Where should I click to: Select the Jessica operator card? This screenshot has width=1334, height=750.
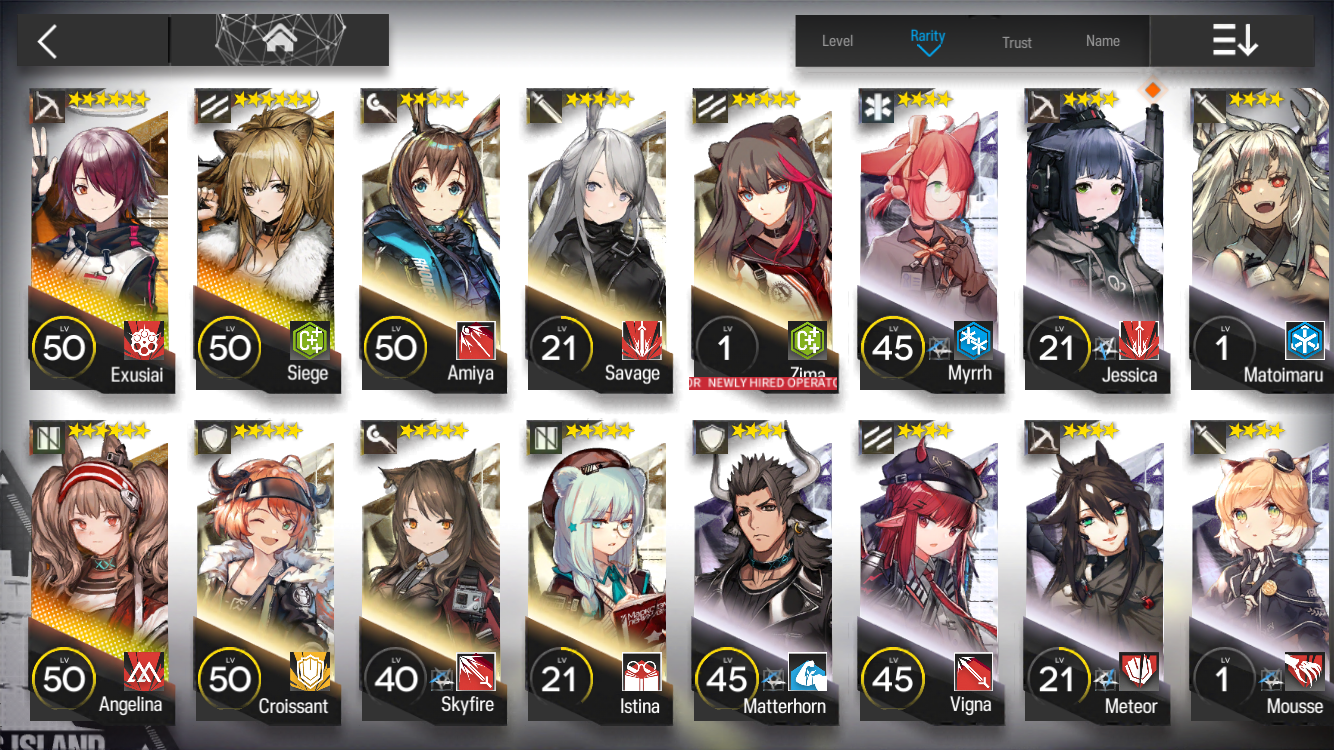coord(1095,240)
